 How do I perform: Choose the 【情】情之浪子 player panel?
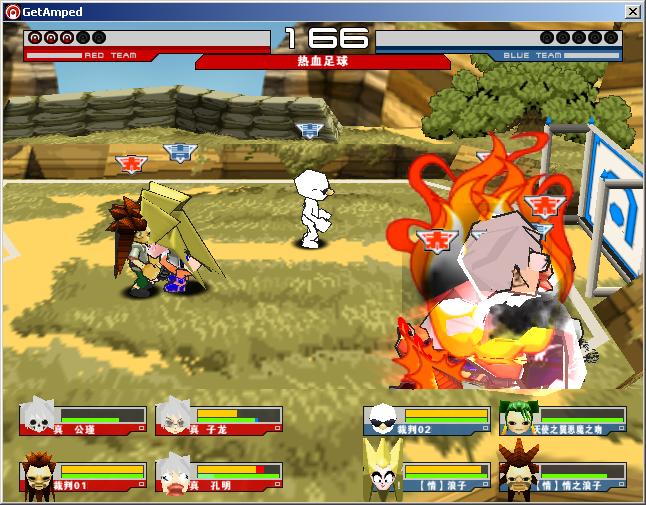563,476
